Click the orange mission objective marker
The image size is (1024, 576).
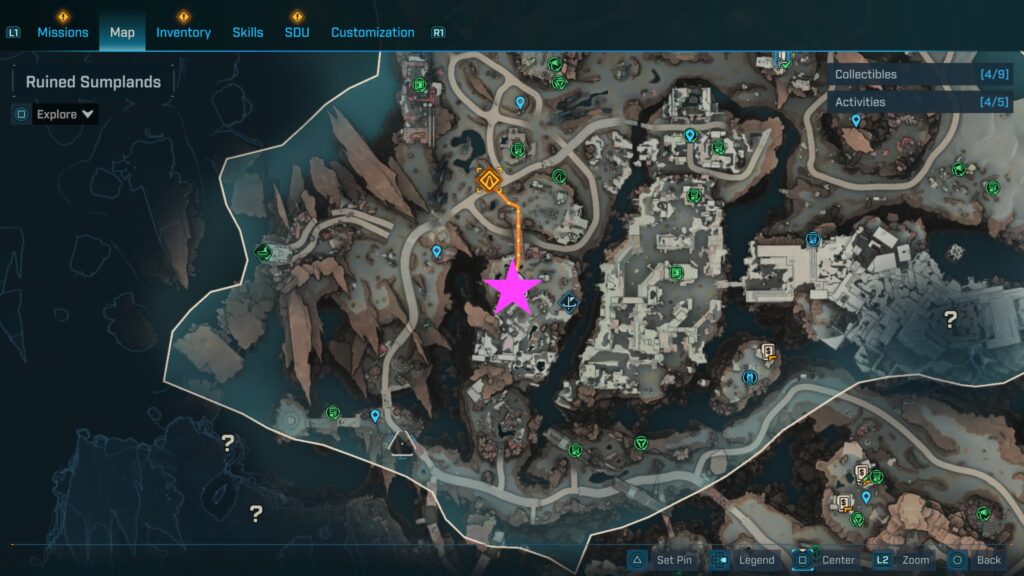pos(488,181)
